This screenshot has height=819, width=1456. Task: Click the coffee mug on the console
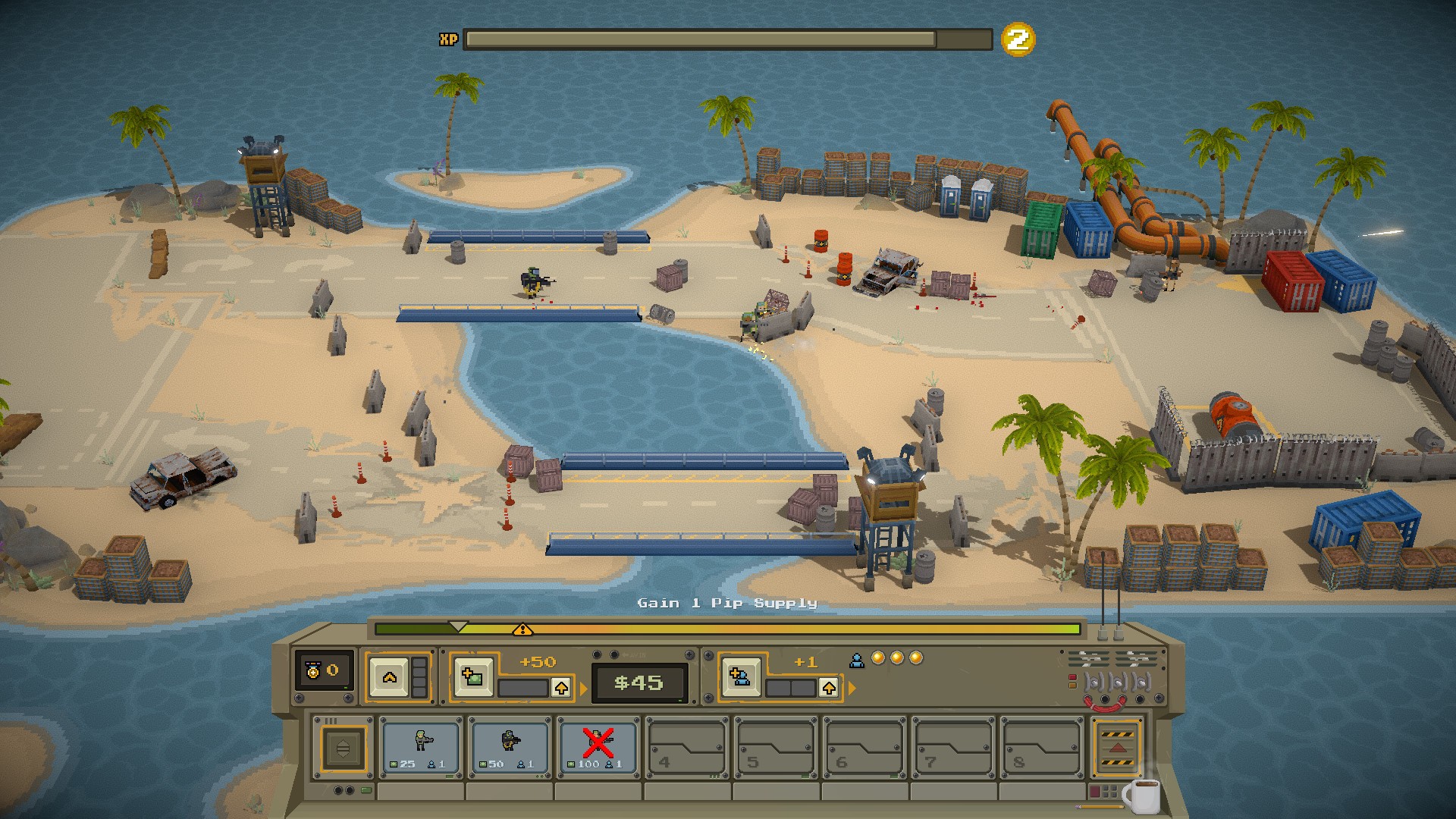1142,794
